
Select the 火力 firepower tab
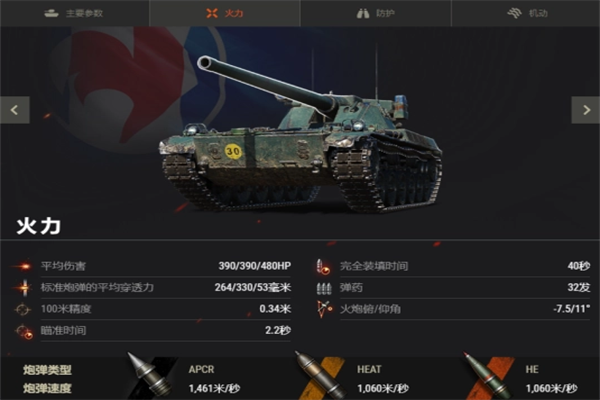coord(224,13)
